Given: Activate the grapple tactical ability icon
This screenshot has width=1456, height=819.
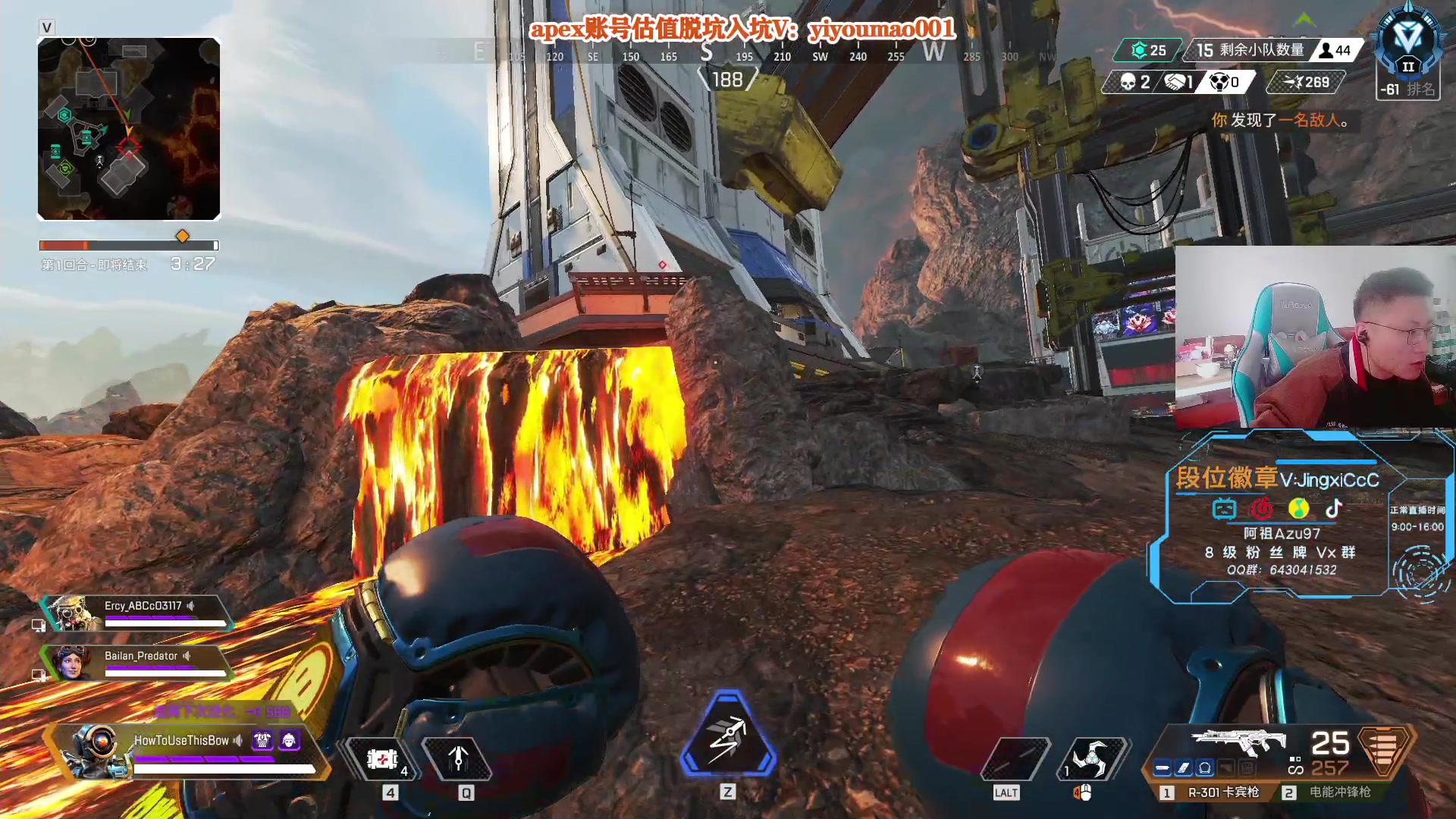Looking at the screenshot, I should click(458, 759).
